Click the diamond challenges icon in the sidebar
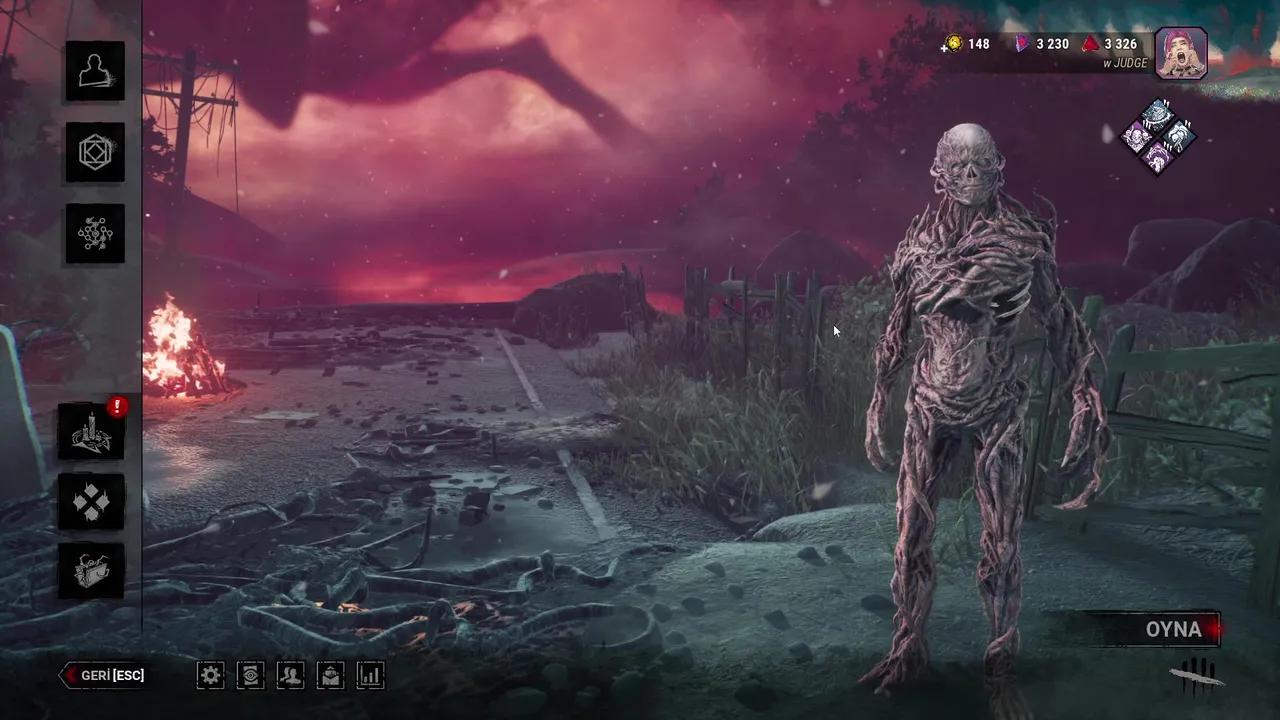1280x720 pixels. click(x=92, y=502)
